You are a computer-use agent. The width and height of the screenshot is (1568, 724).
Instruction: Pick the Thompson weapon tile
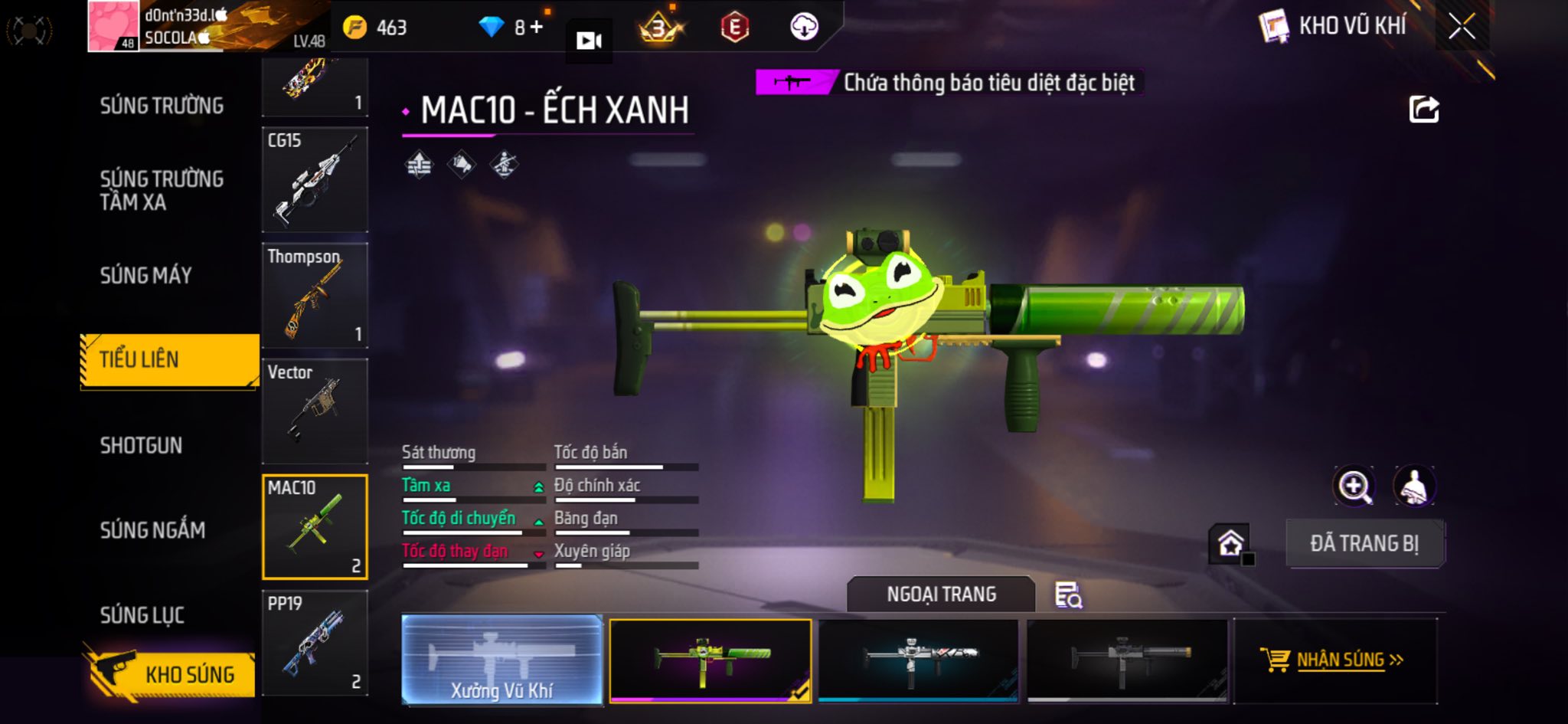(x=315, y=296)
